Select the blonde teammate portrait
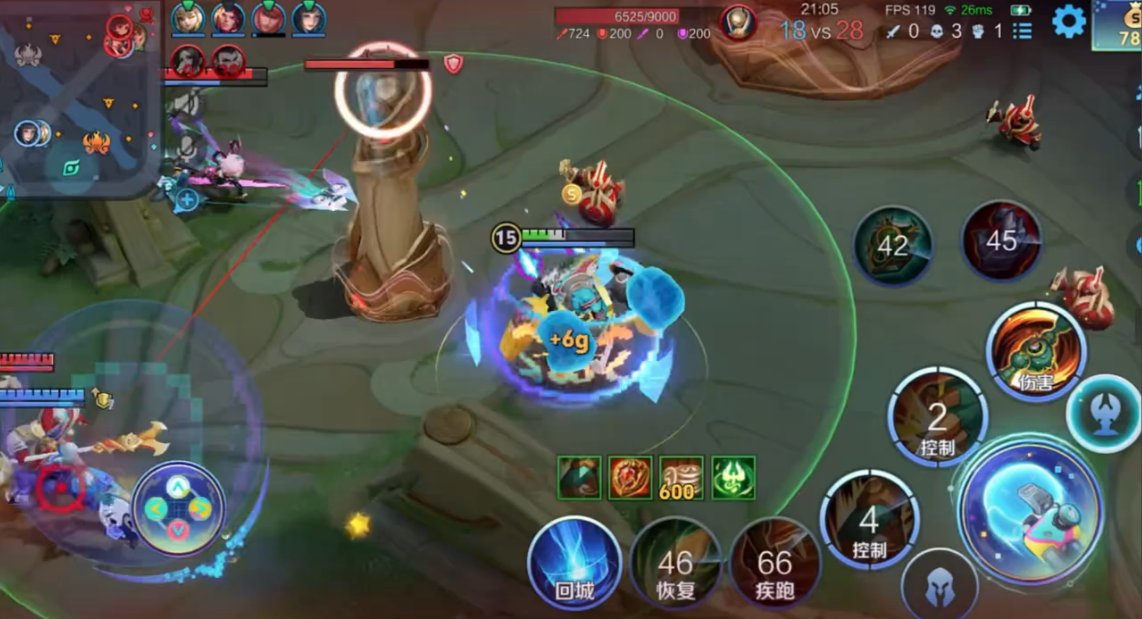The width and height of the screenshot is (1142, 619). click(188, 19)
